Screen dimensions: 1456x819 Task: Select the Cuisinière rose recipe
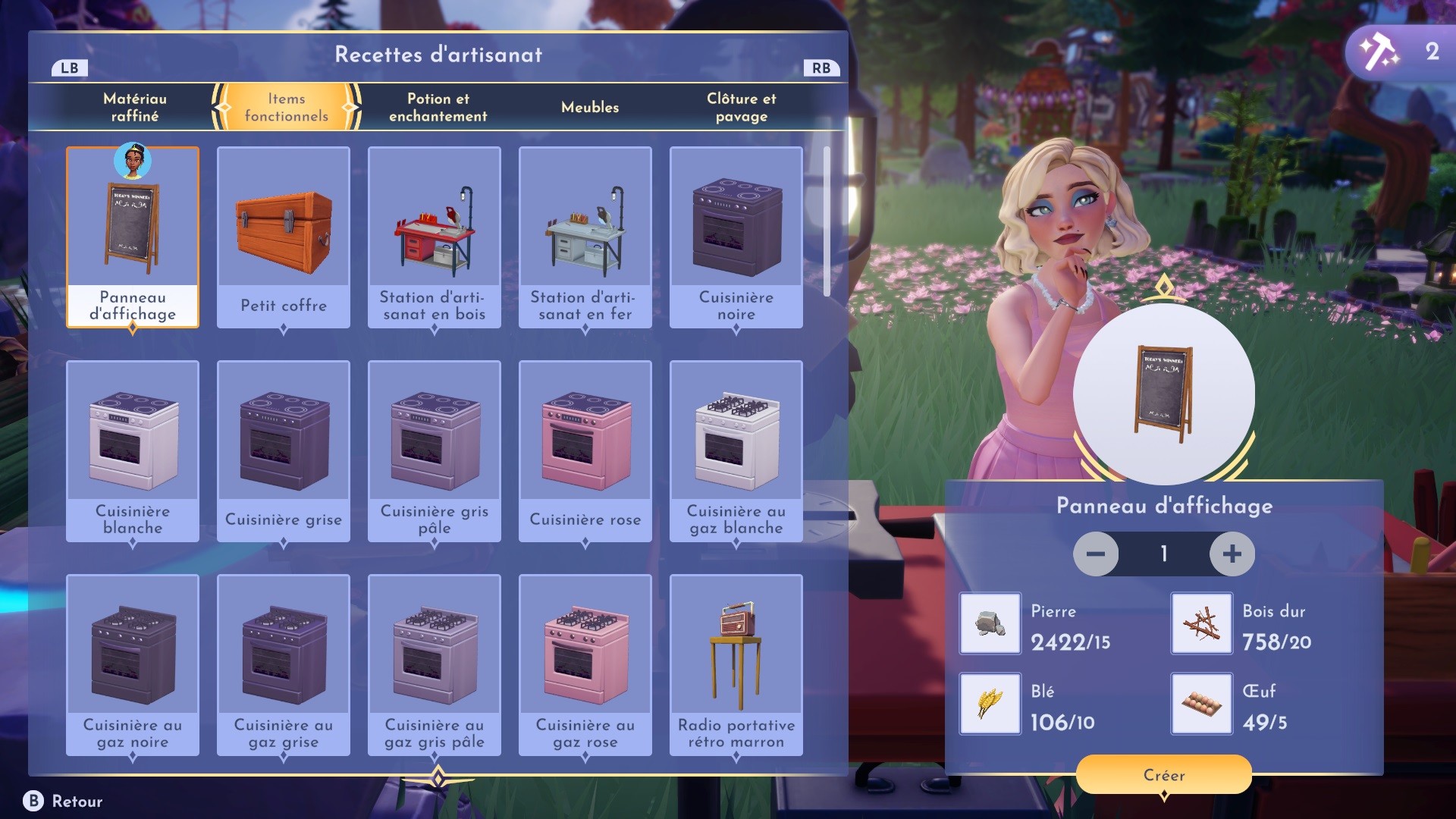[585, 451]
